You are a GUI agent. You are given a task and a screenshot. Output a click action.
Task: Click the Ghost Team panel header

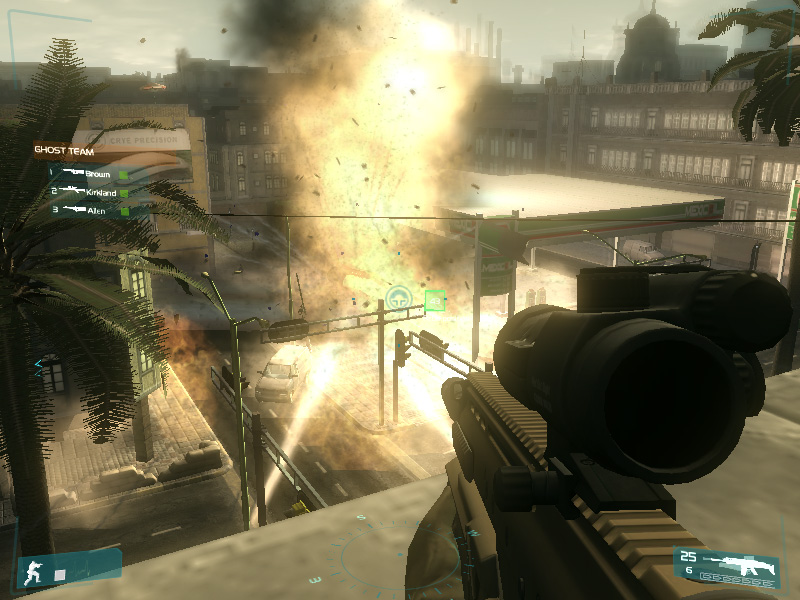coord(62,150)
